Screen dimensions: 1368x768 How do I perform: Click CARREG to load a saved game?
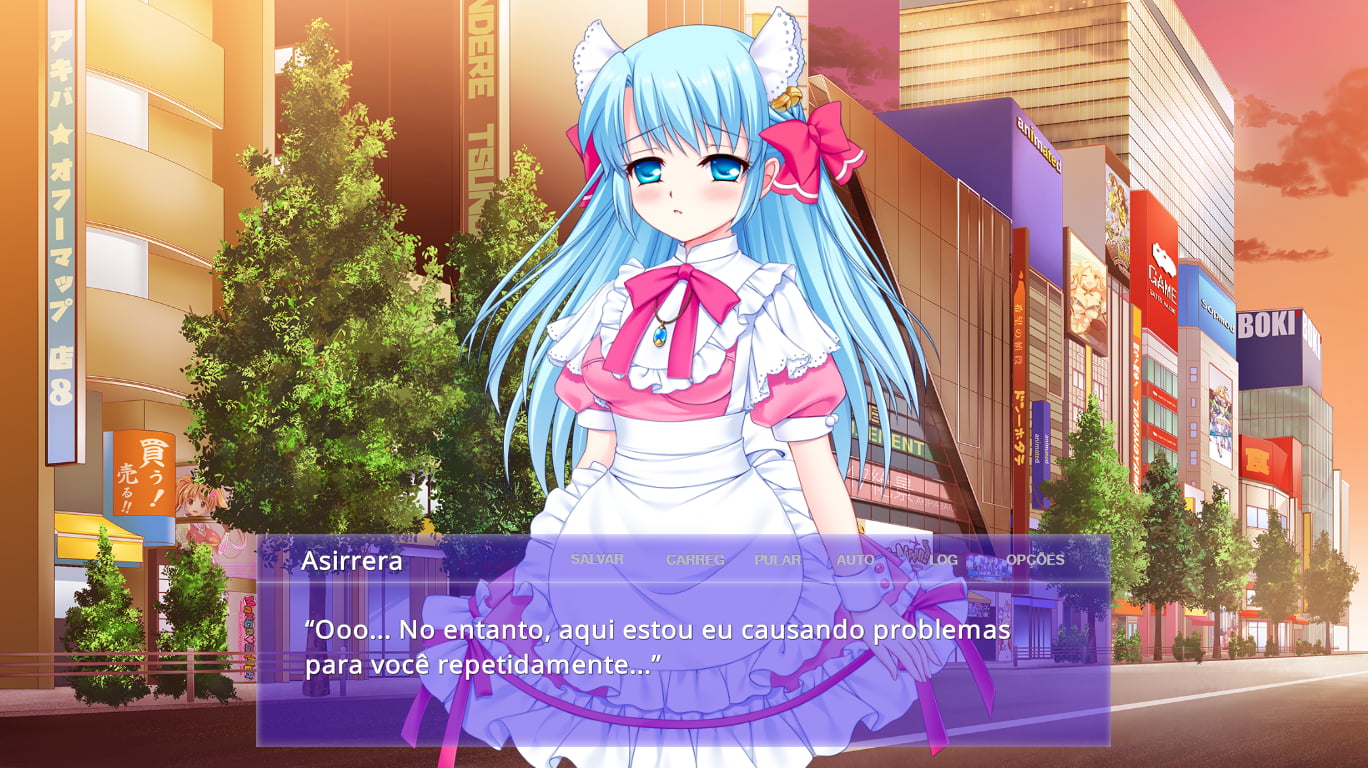tap(697, 560)
